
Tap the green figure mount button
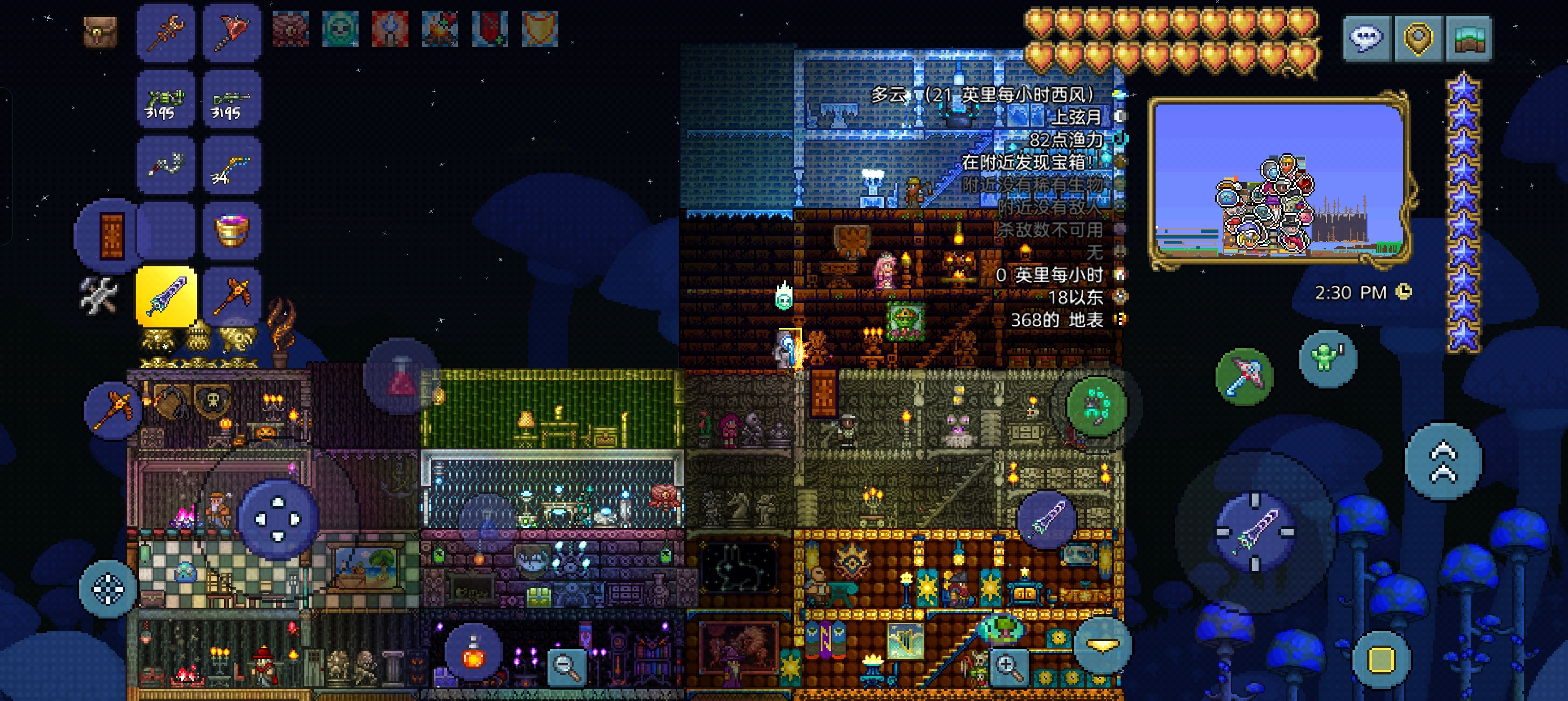[1327, 358]
